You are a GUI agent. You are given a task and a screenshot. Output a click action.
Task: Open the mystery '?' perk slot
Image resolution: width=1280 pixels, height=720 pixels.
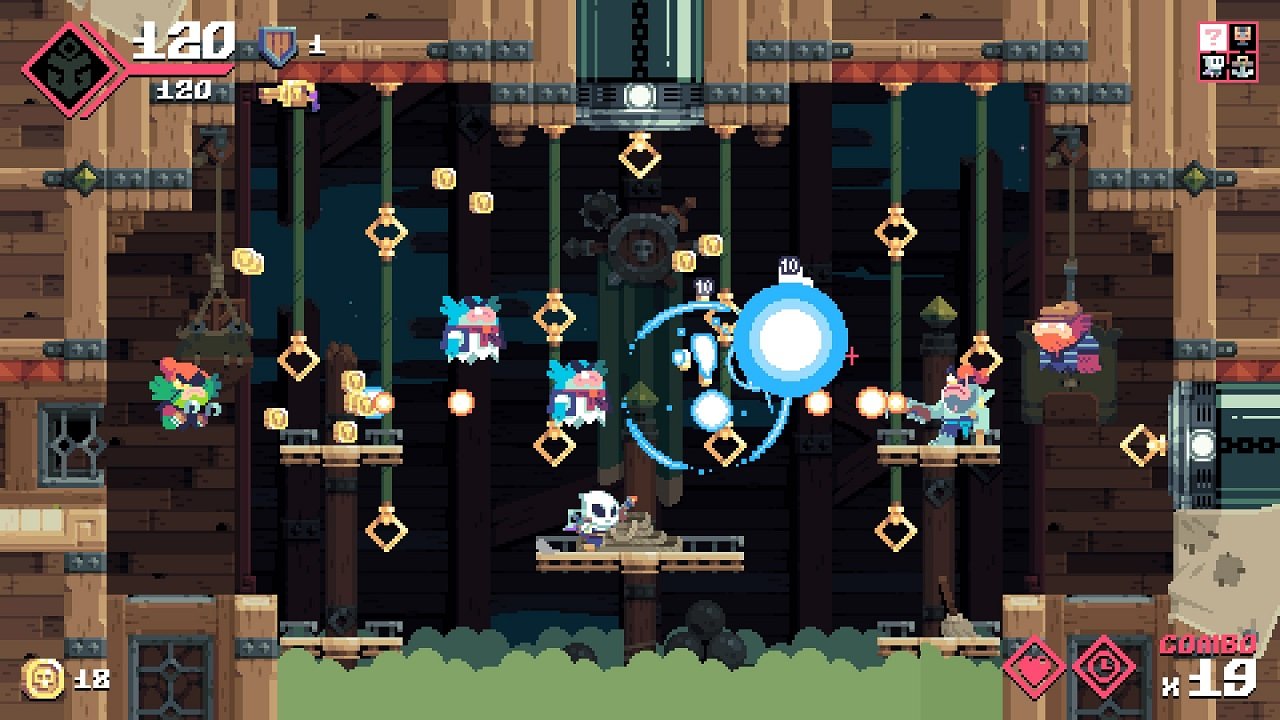click(1212, 38)
